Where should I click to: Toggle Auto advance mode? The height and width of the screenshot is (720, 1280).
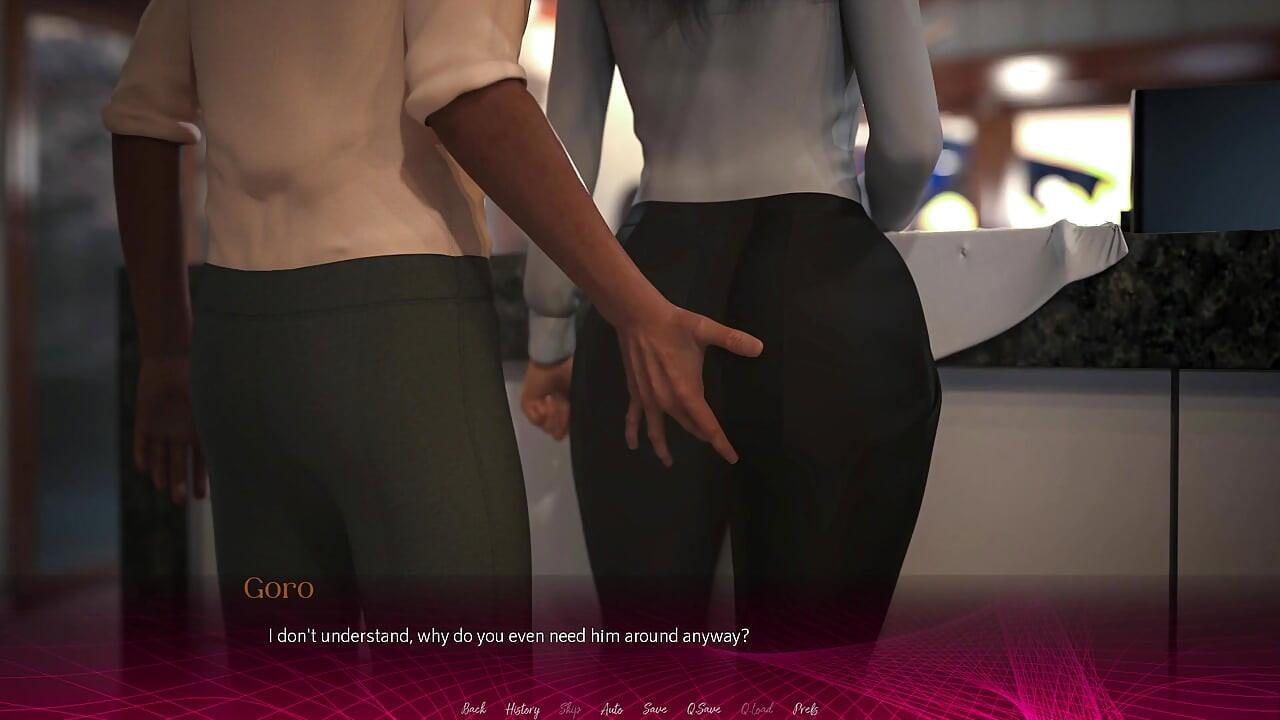612,709
